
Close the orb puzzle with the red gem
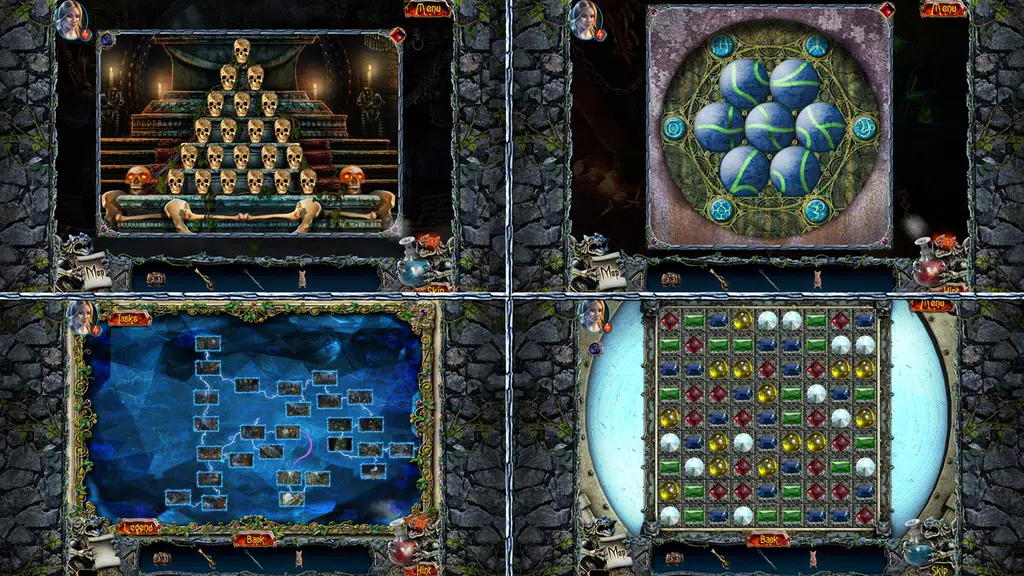point(886,11)
